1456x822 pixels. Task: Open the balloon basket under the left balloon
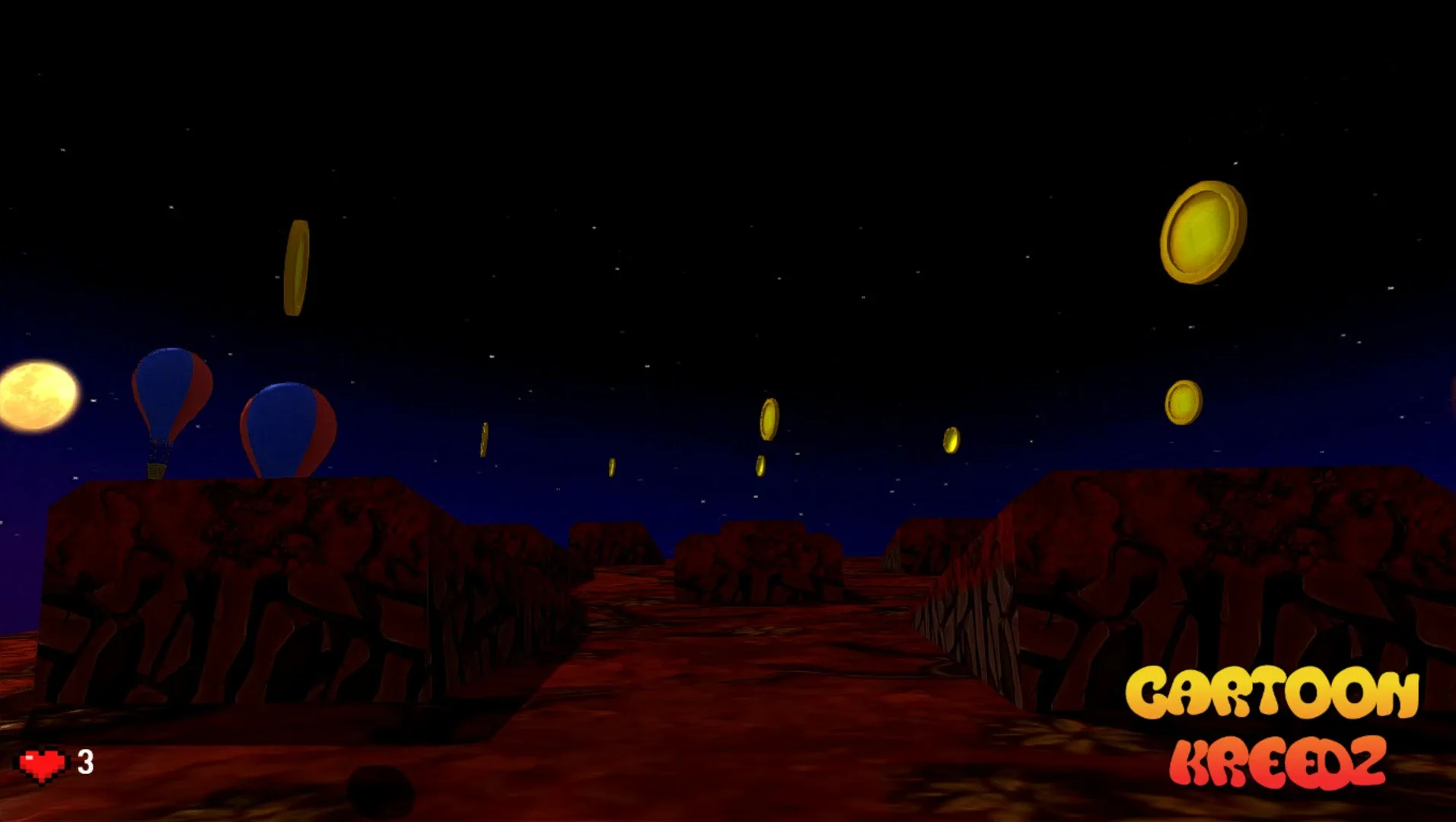click(158, 468)
